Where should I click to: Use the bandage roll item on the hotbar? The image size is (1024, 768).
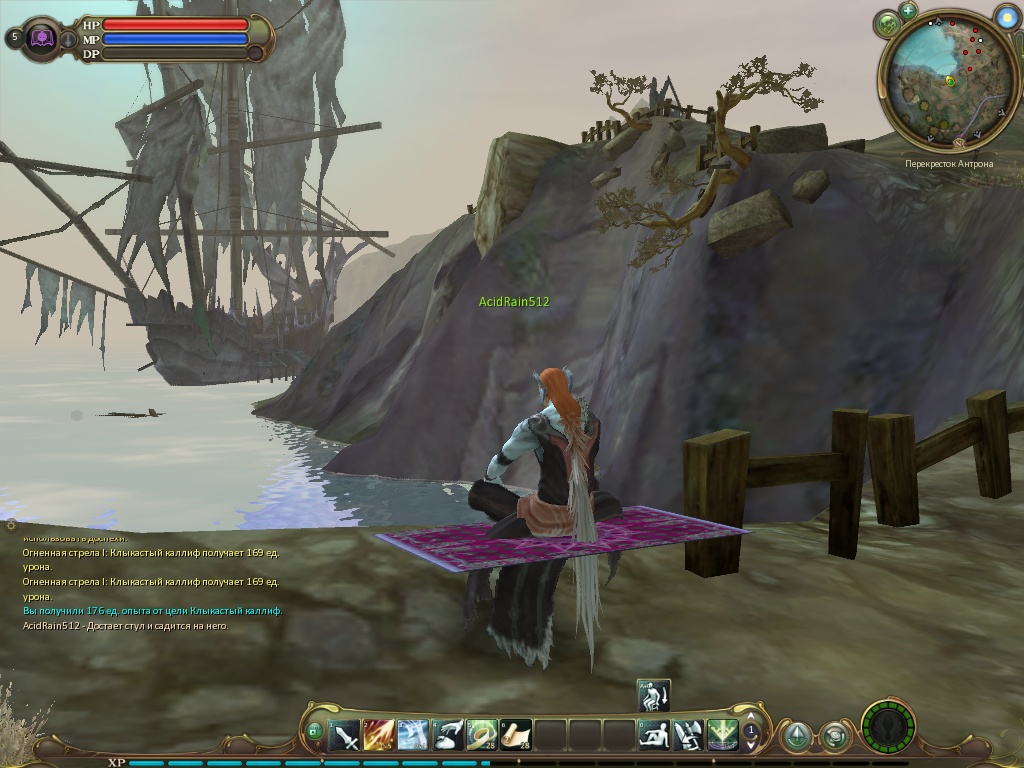pyautogui.click(x=482, y=736)
